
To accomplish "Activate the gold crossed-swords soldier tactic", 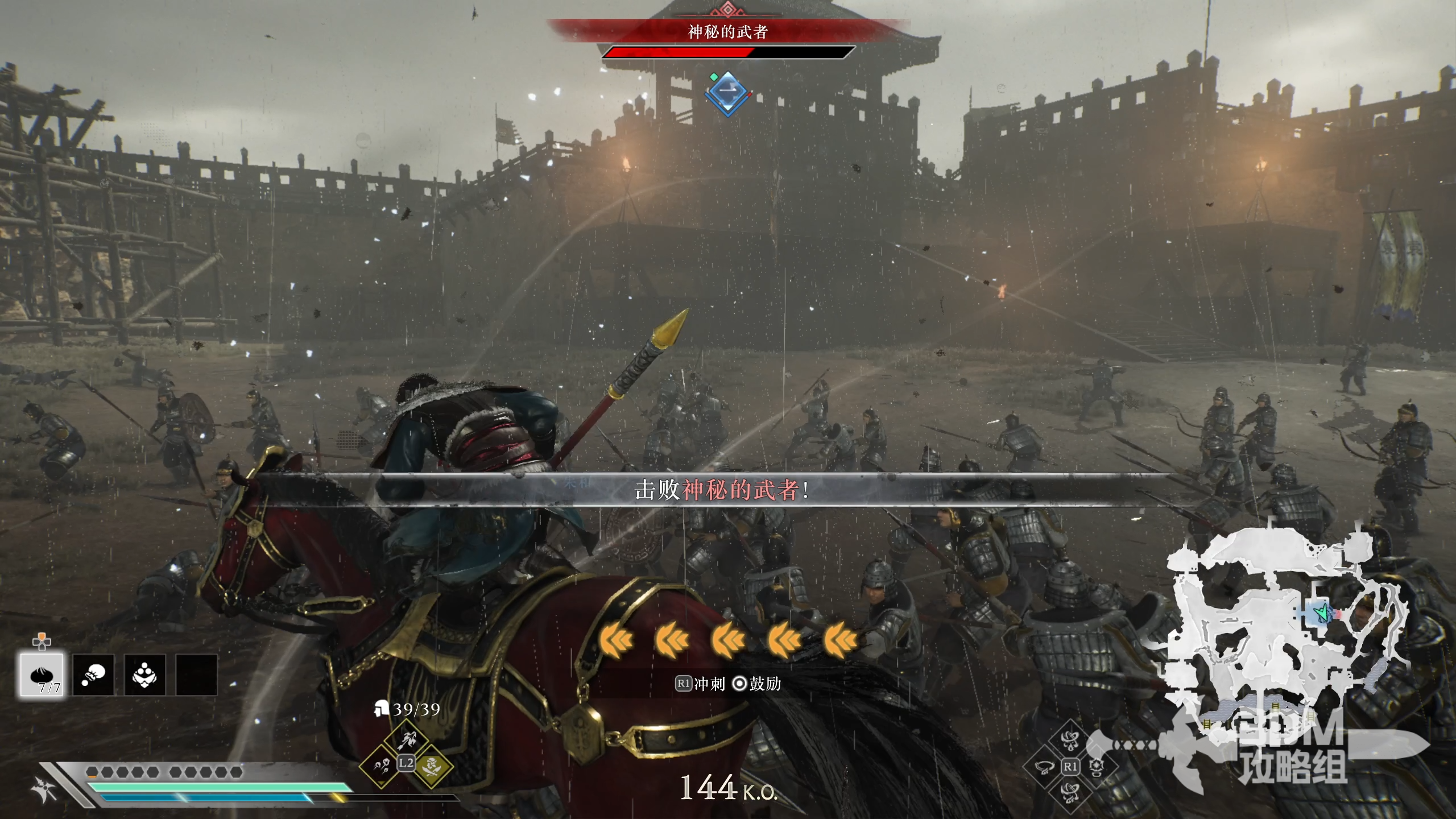I will pyautogui.click(x=431, y=767).
